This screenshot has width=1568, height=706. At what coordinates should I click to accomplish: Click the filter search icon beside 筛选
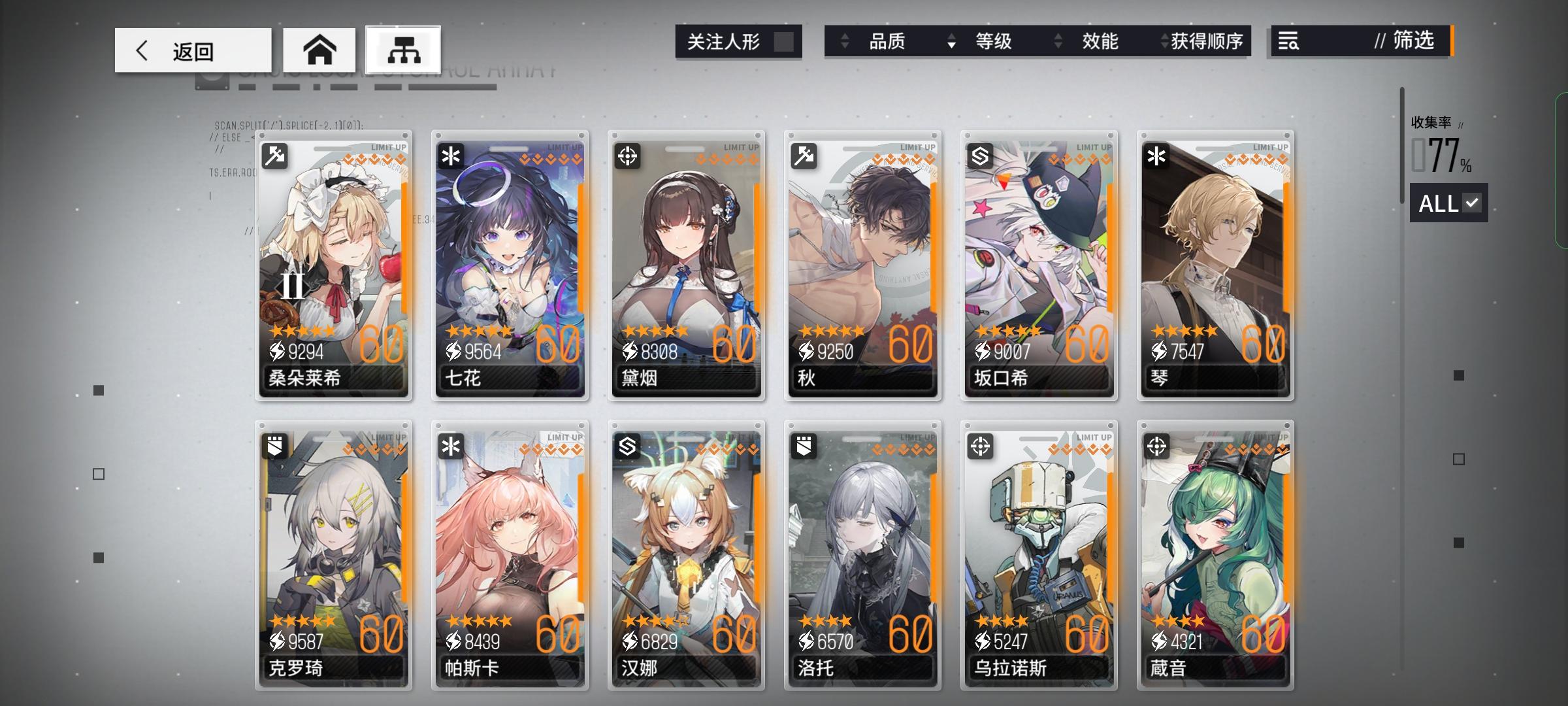[1289, 42]
